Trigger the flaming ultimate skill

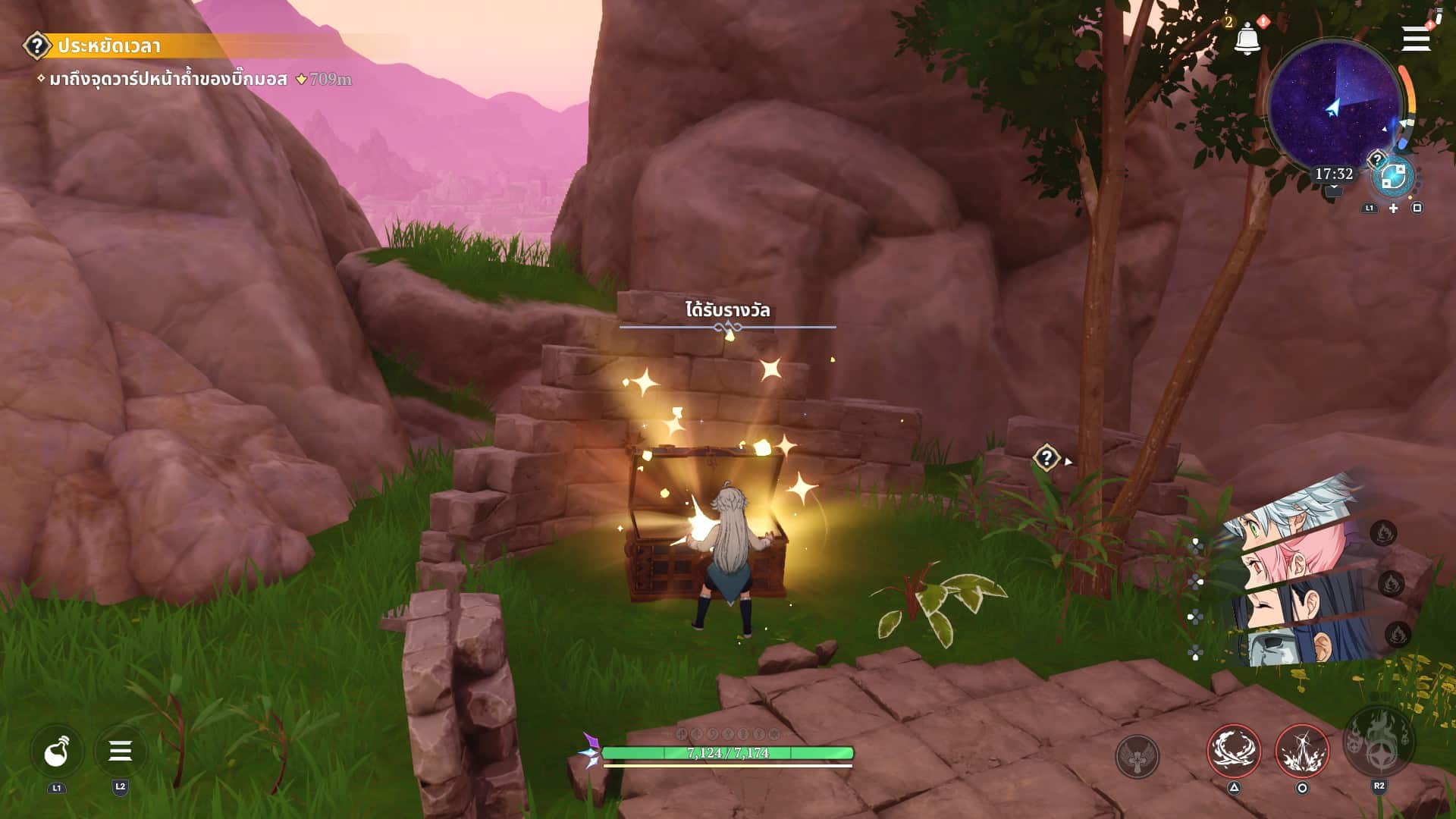(1378, 743)
